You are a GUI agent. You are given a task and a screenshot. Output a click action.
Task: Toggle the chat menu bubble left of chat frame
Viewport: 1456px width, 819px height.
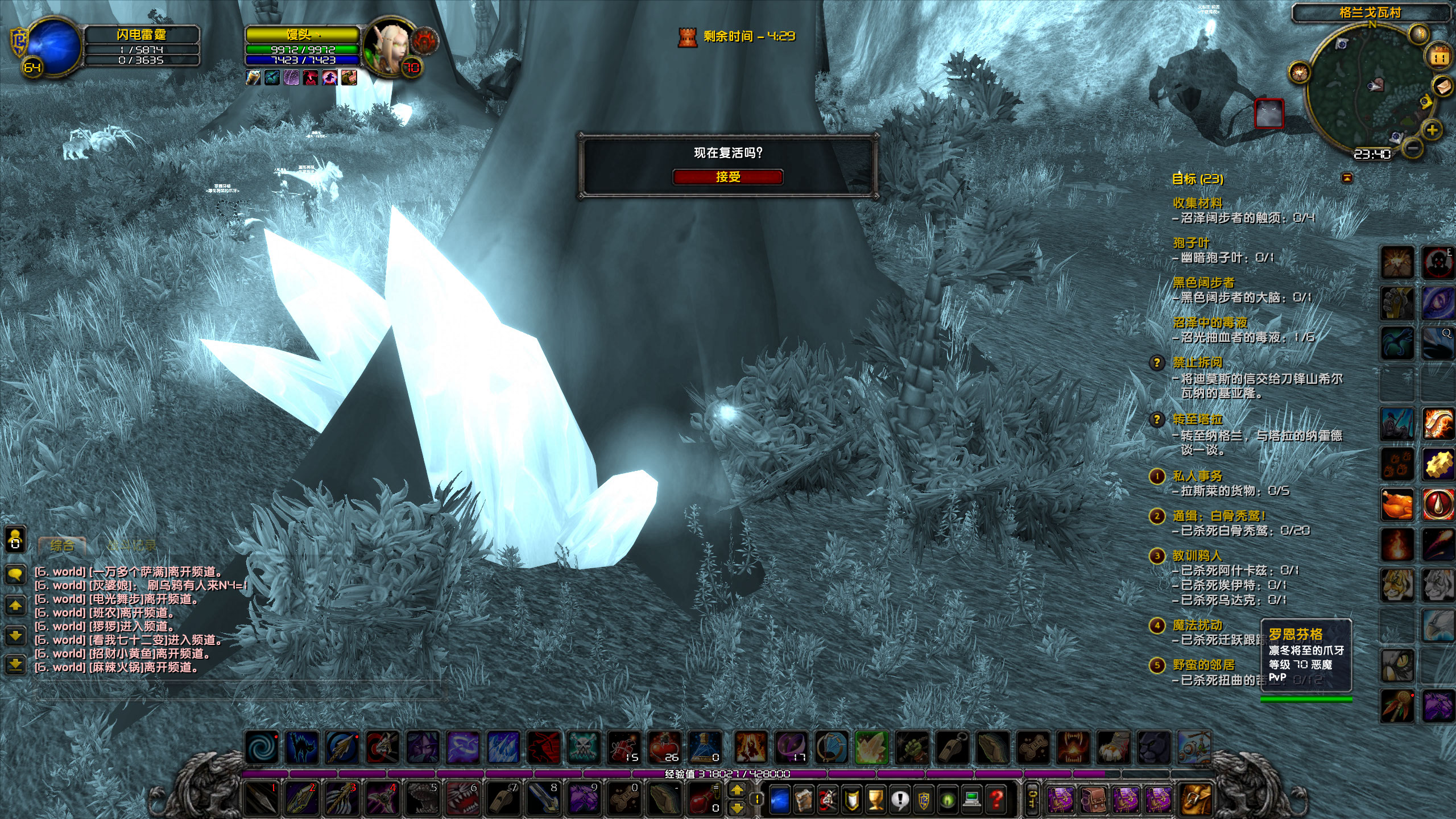point(15,574)
